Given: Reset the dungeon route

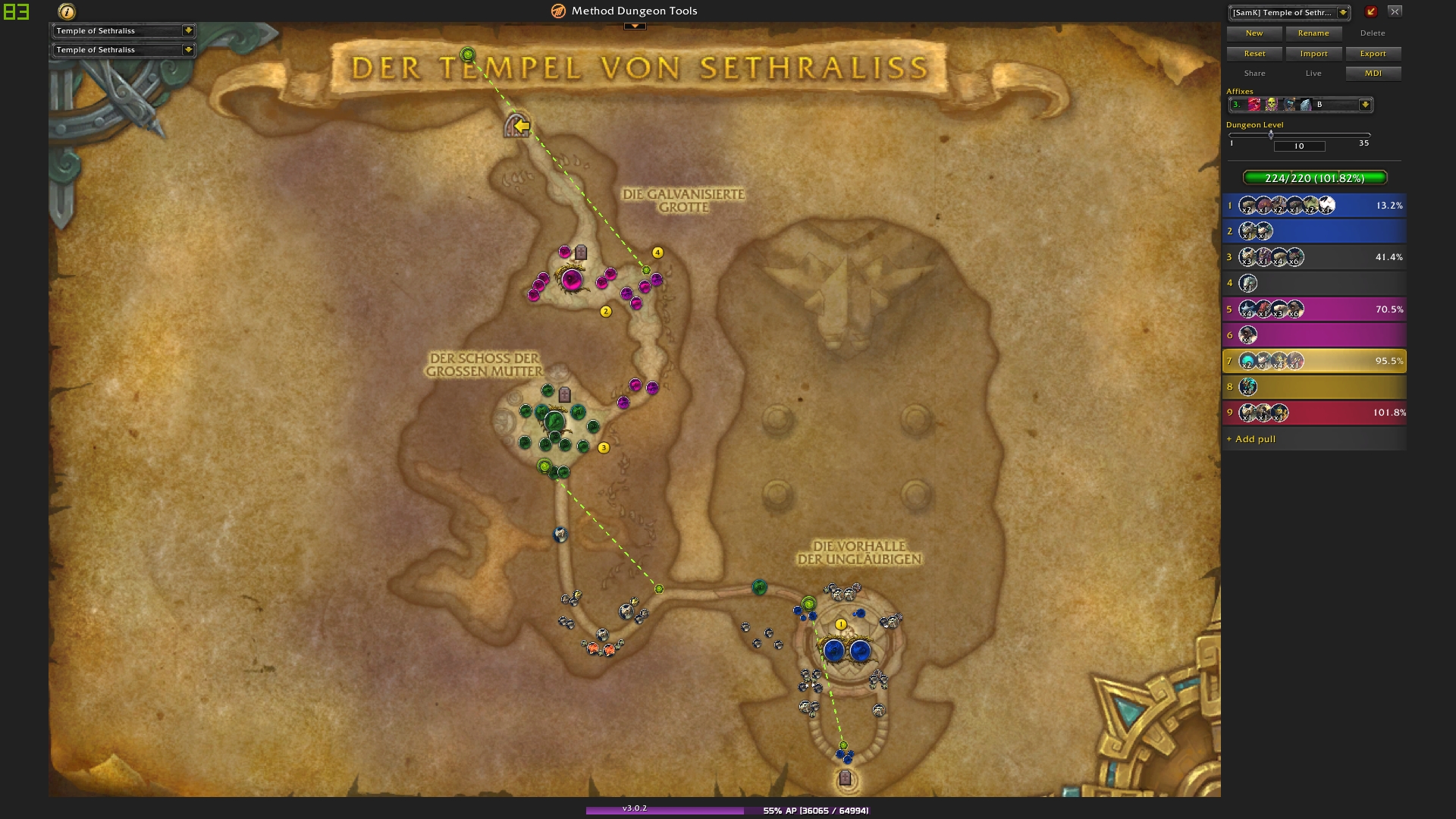Looking at the screenshot, I should pyautogui.click(x=1254, y=54).
